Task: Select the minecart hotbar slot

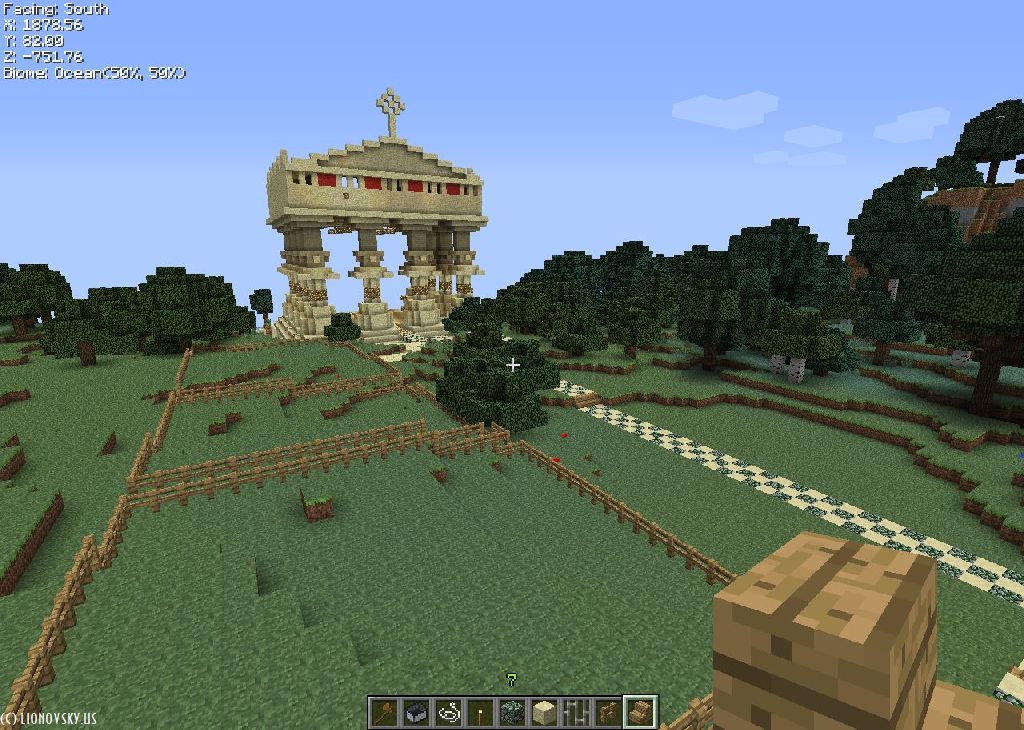Action: pyautogui.click(x=416, y=712)
